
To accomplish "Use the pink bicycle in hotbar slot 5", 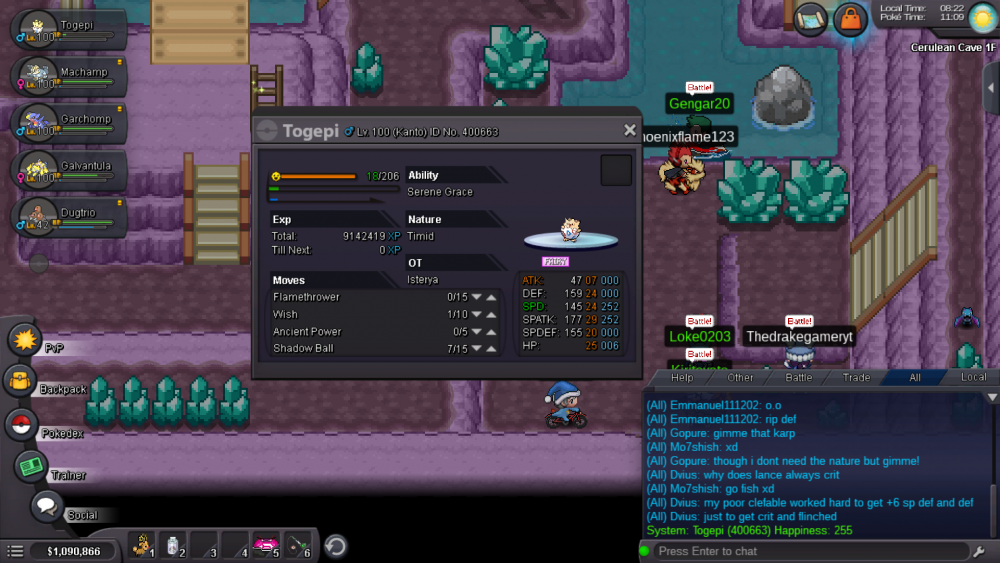I will point(265,546).
